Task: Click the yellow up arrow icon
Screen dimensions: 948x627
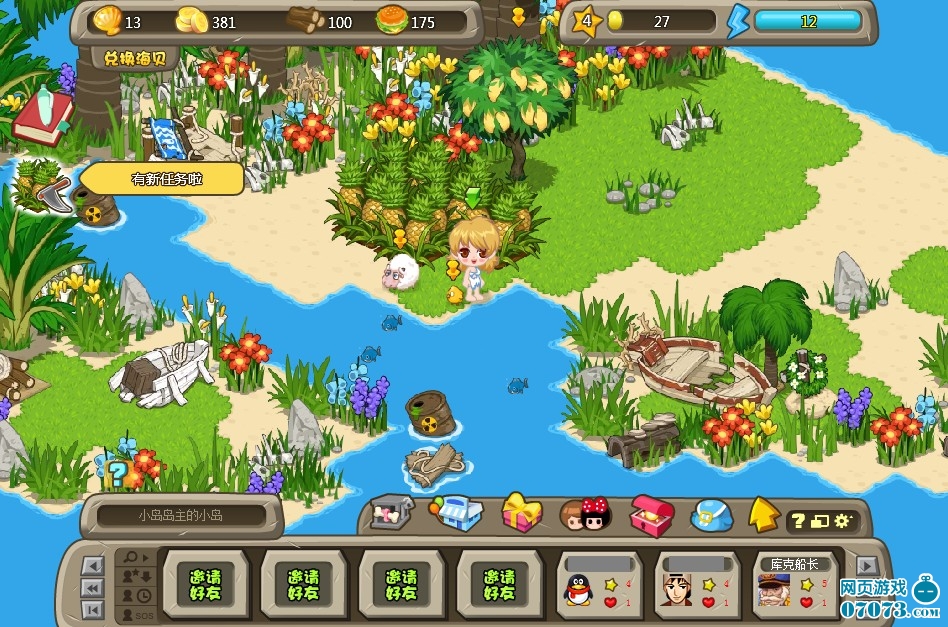Action: coord(764,514)
